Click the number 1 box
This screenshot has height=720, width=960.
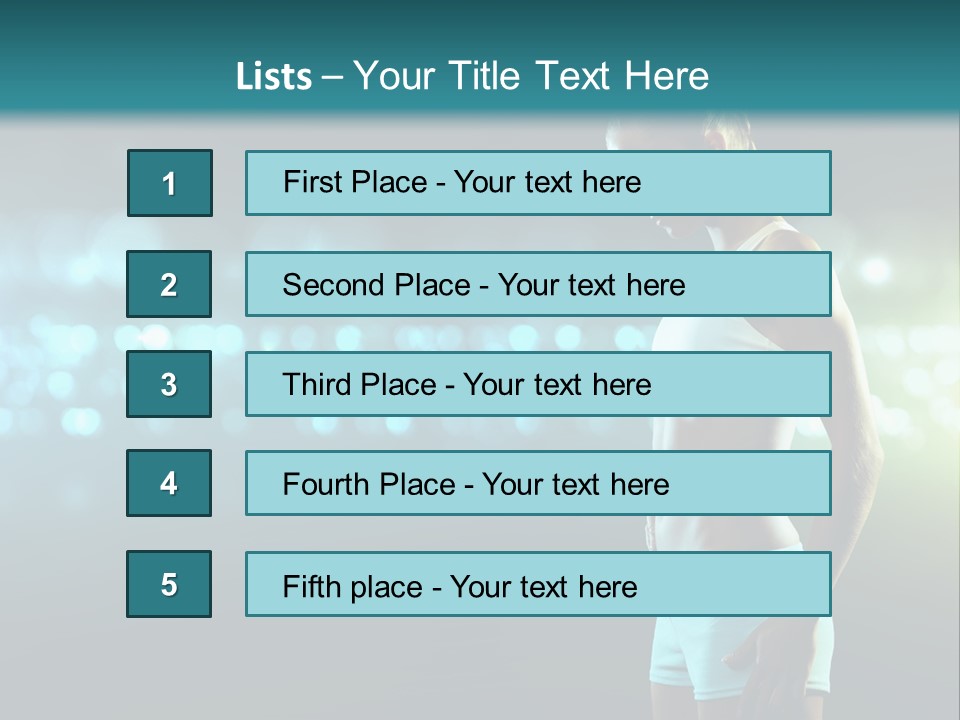tap(170, 183)
